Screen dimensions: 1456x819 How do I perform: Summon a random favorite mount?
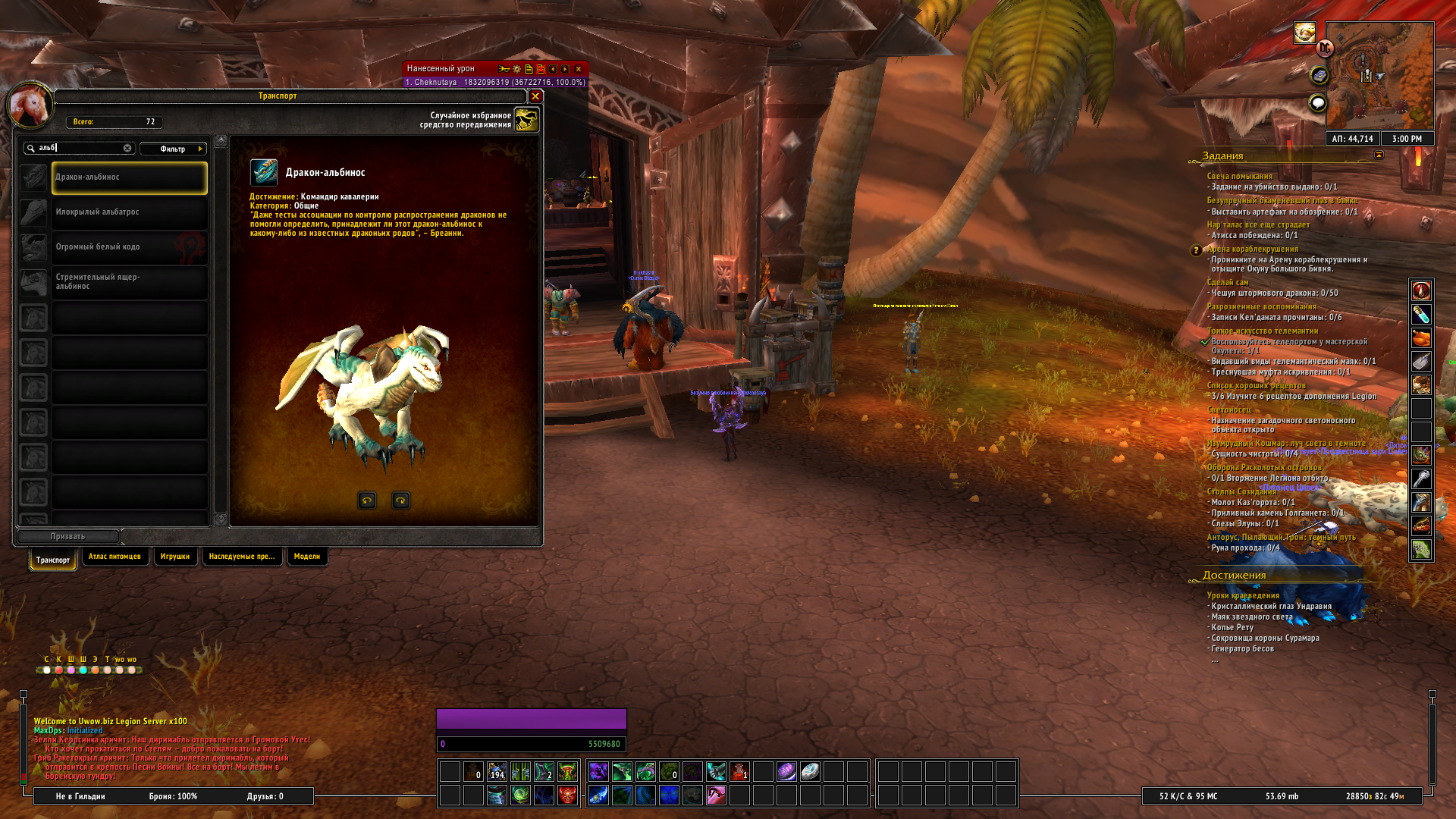click(x=526, y=120)
